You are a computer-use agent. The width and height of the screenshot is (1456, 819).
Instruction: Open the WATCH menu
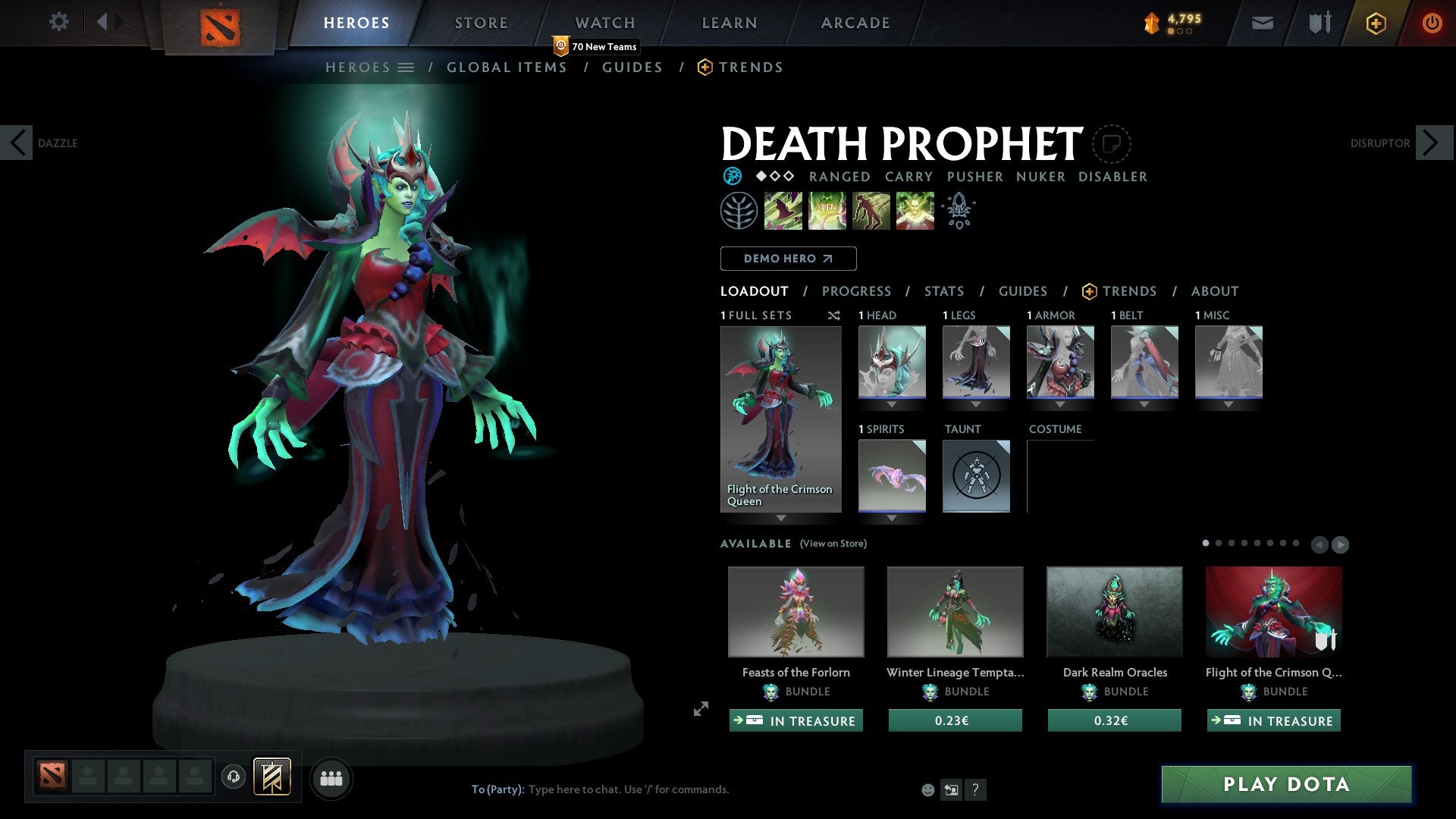coord(604,23)
